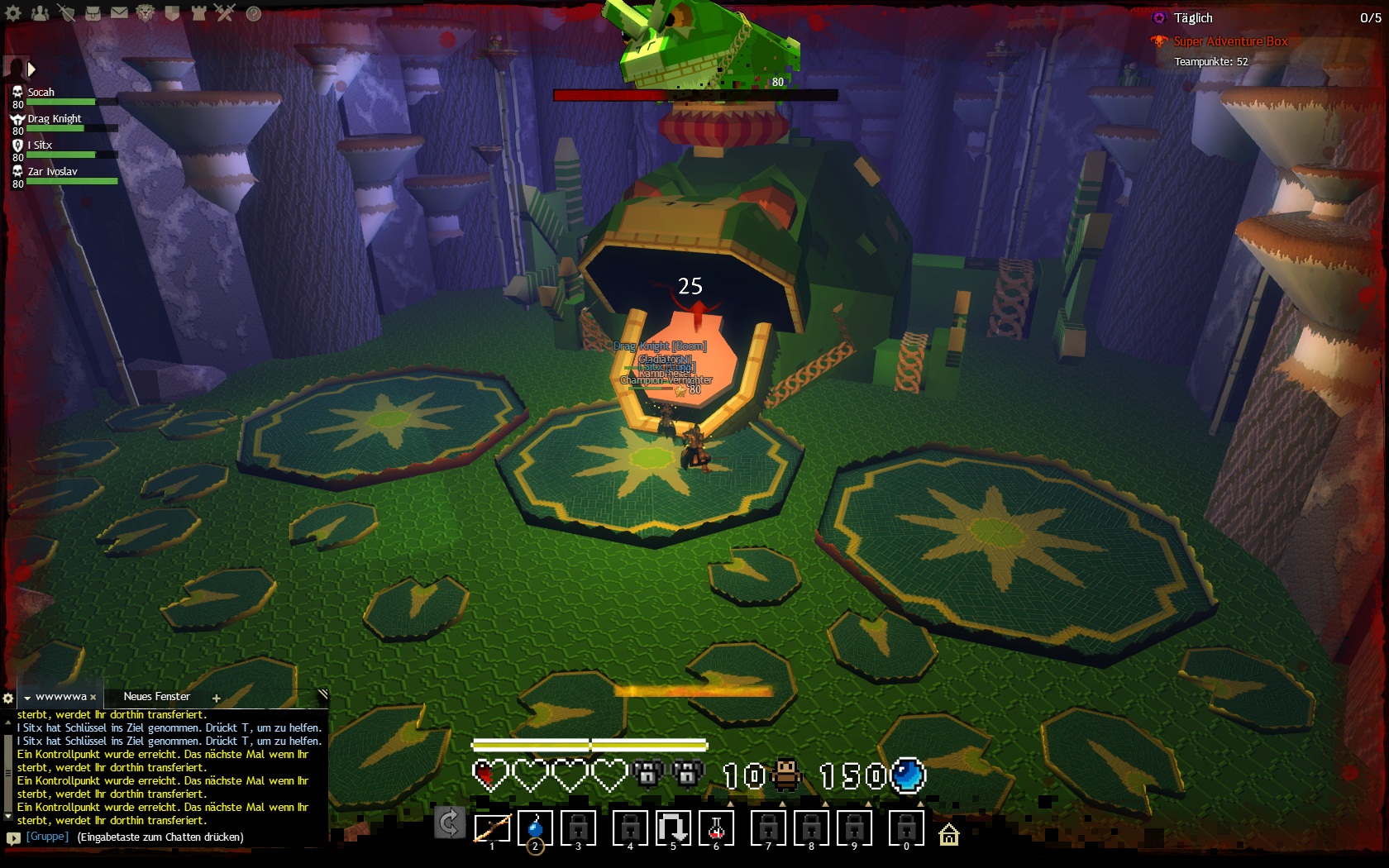The image size is (1389, 868).
Task: Click the weapon swap arrow button
Action: 449,823
